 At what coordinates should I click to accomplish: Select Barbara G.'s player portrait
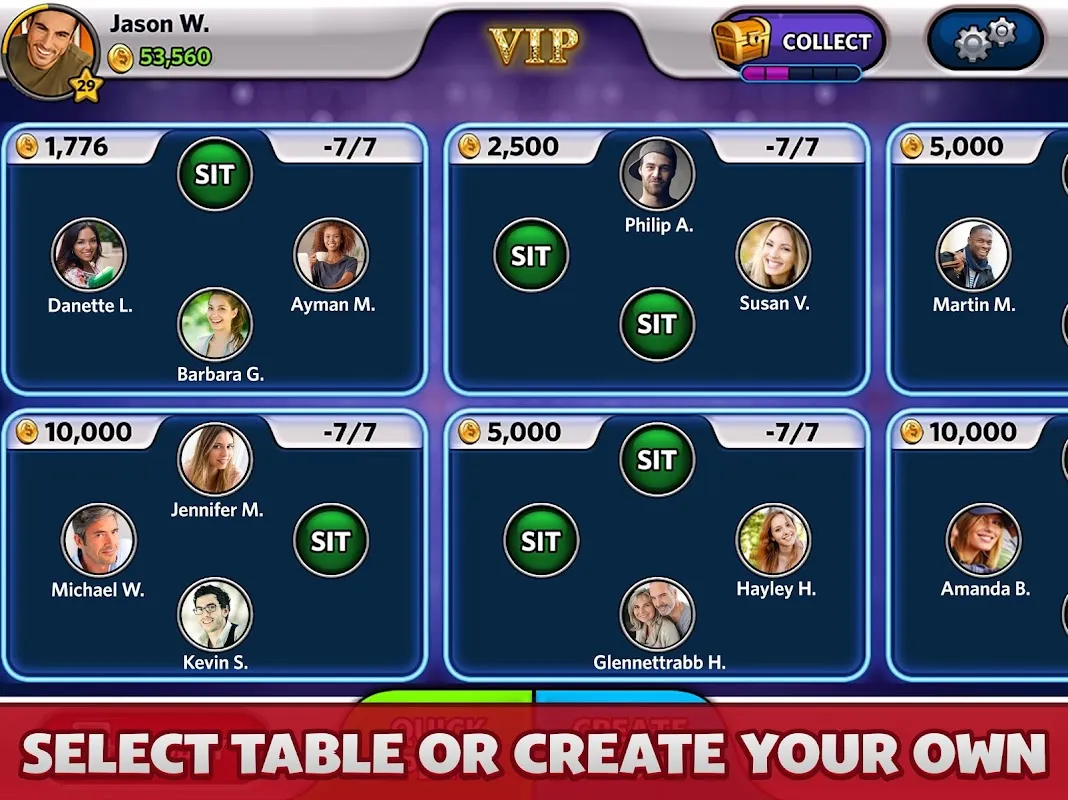tap(215, 324)
